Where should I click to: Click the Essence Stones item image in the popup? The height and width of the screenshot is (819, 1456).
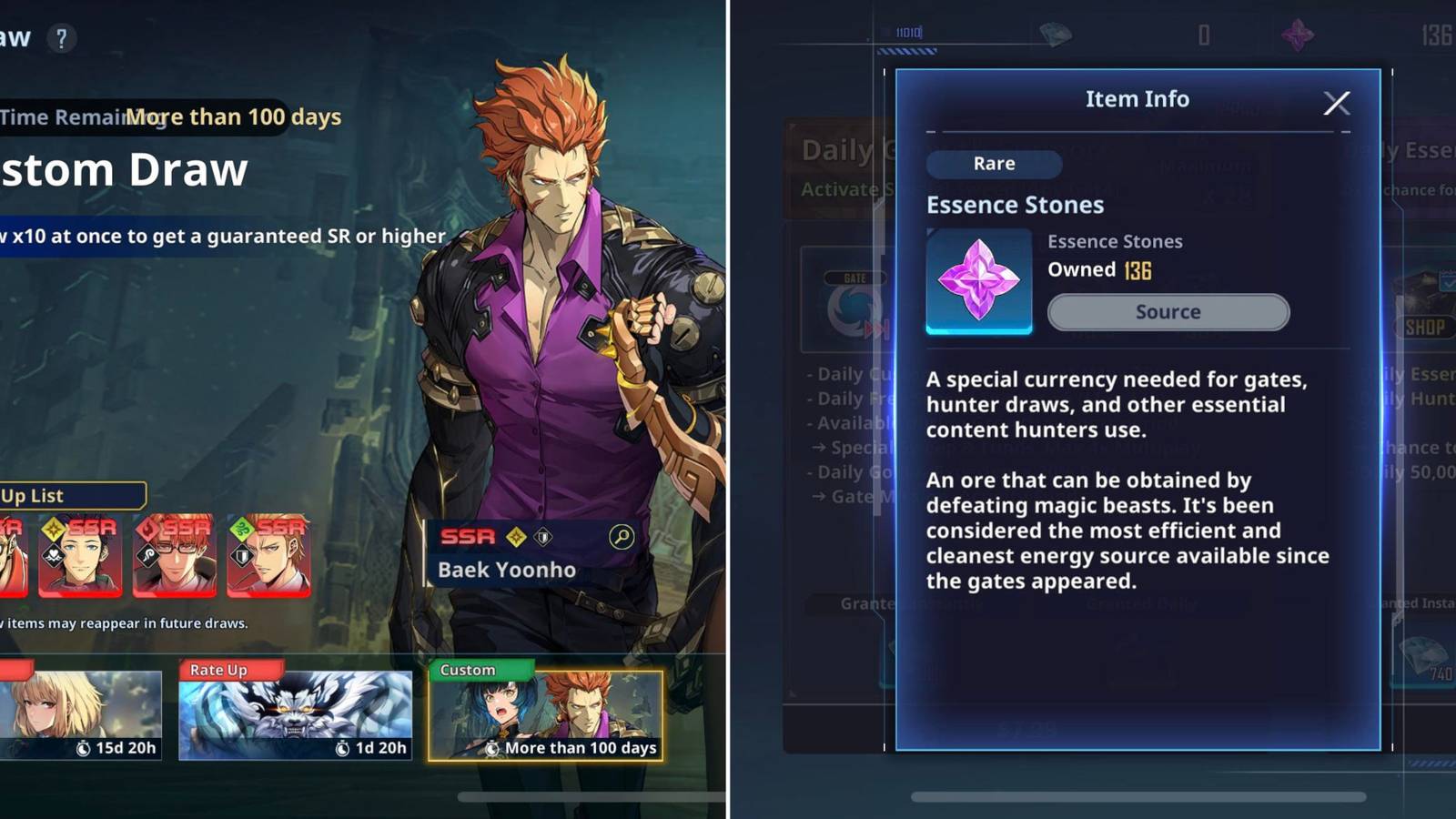tap(979, 282)
